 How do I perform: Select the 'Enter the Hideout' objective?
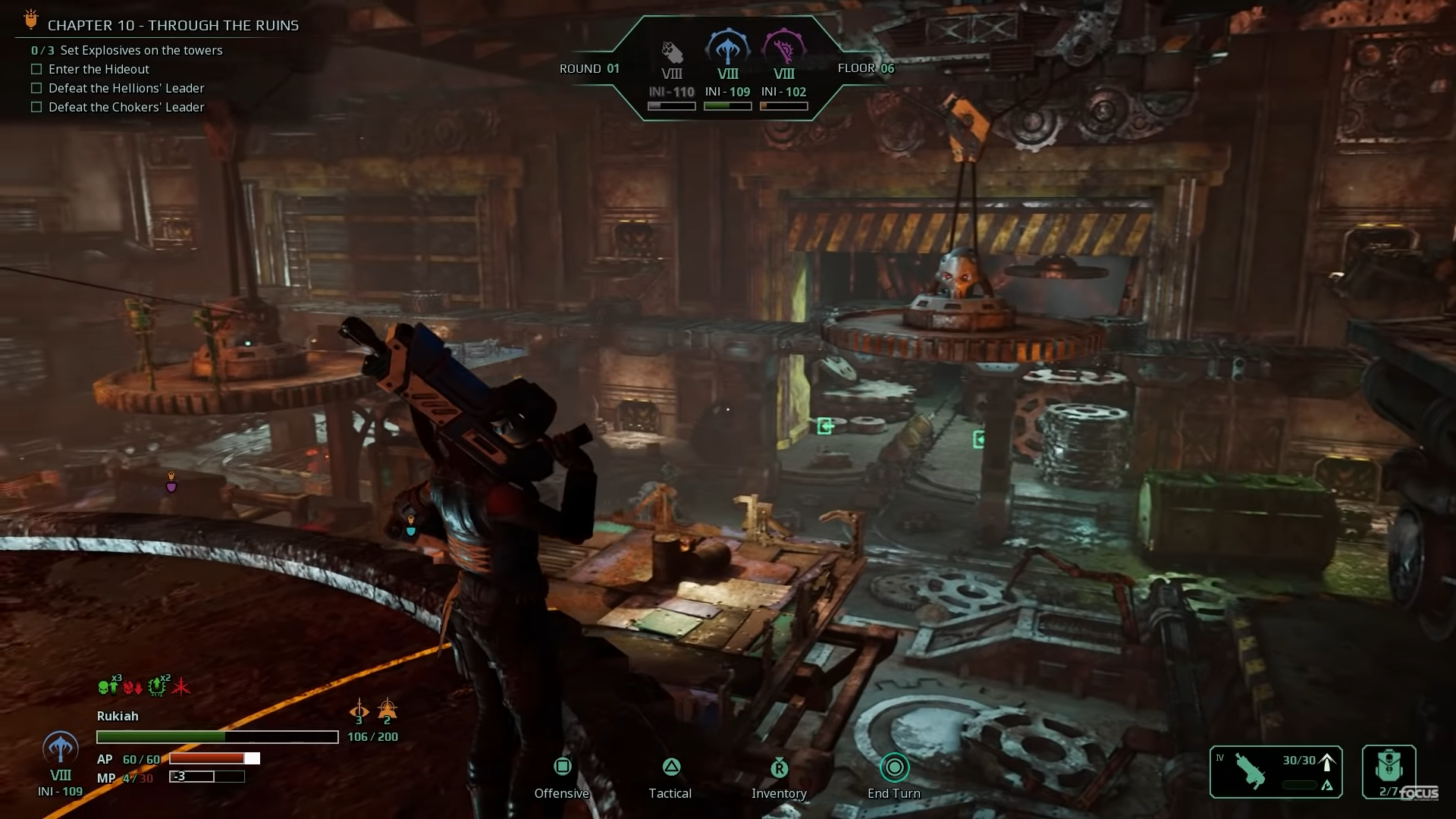[99, 69]
